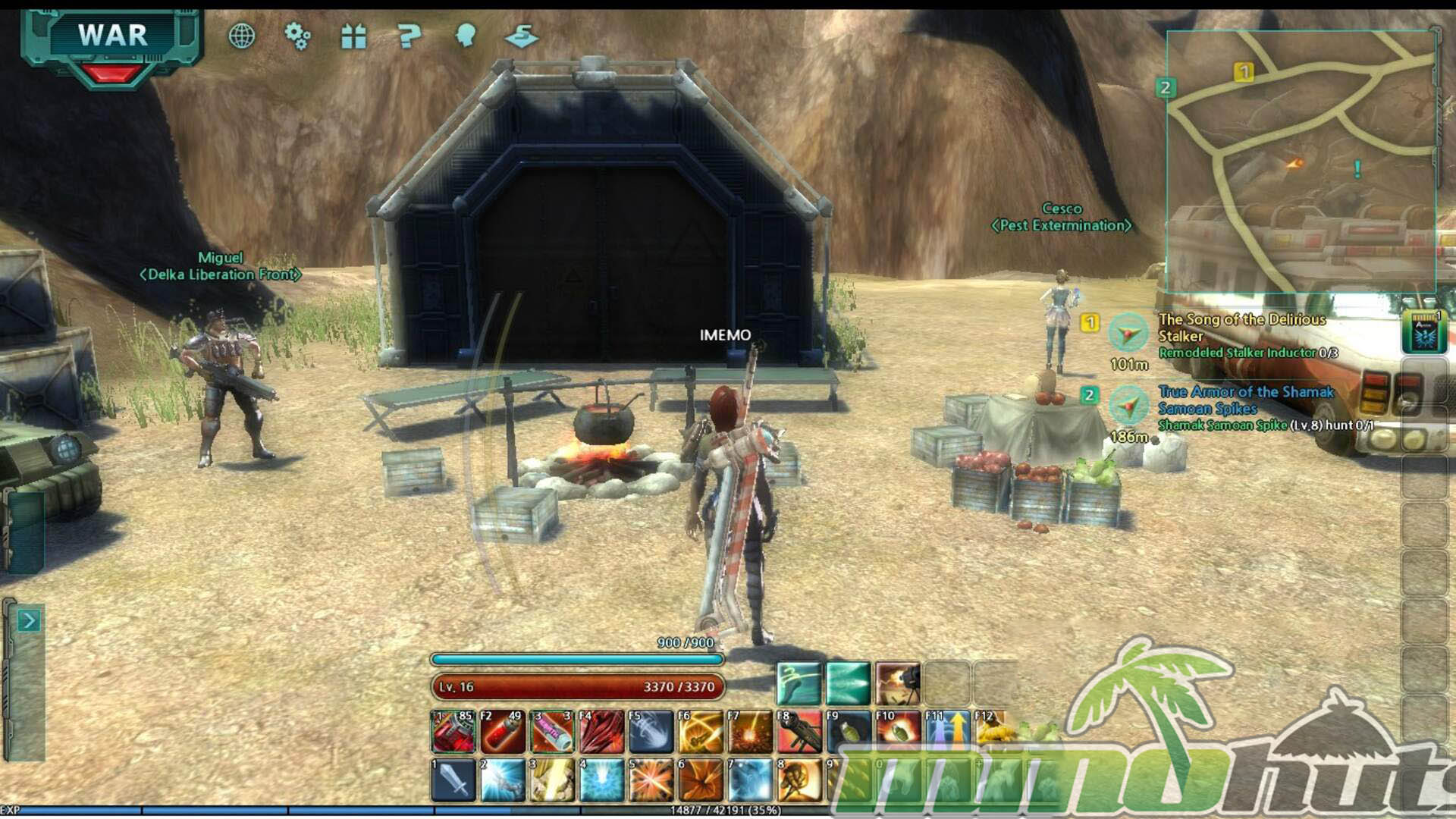Activate the orange burst skill in slot 5
This screenshot has width=1456, height=819.
point(651,780)
